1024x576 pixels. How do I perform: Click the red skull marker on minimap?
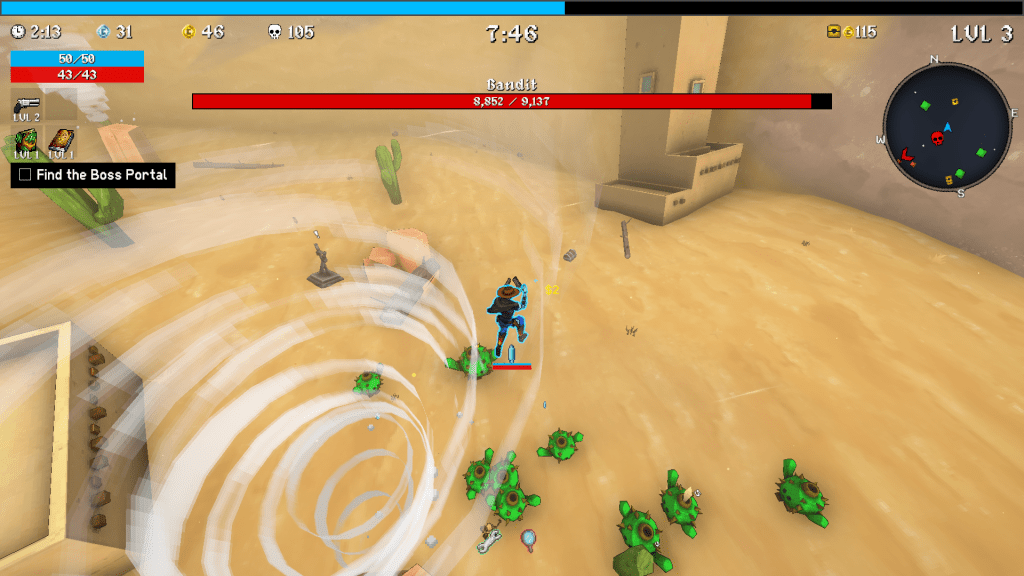938,138
